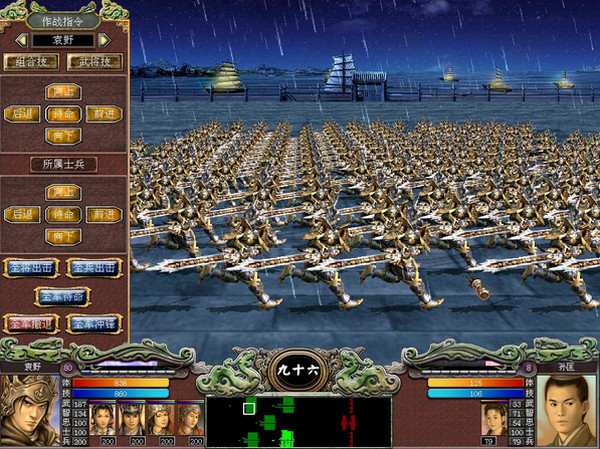Viewport: 600px width, 449px height.
Task: Select previous general with left arrow beside 袁野
Action: tap(20, 41)
